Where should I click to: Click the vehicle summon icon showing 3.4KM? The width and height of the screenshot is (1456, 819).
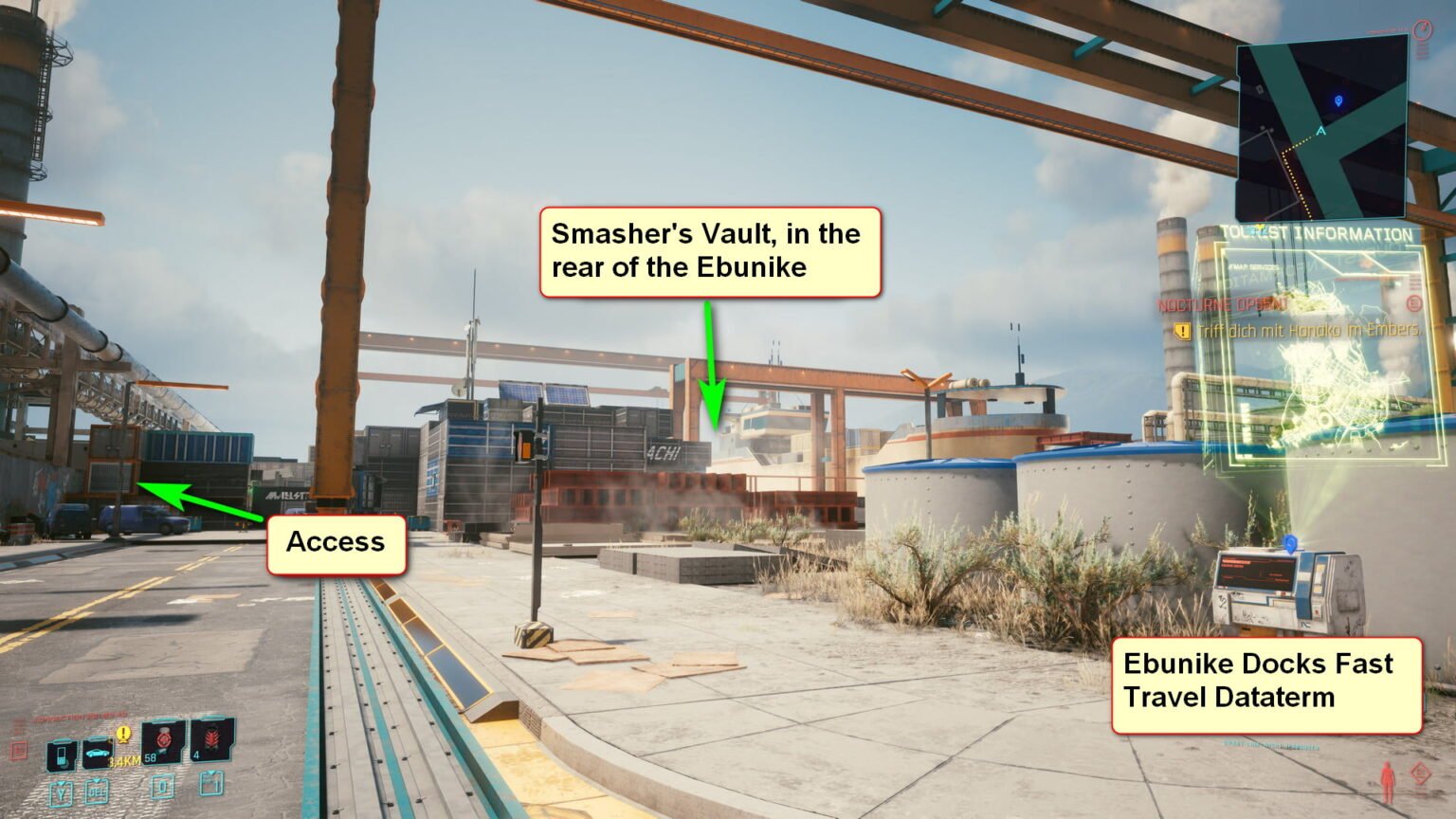97,753
